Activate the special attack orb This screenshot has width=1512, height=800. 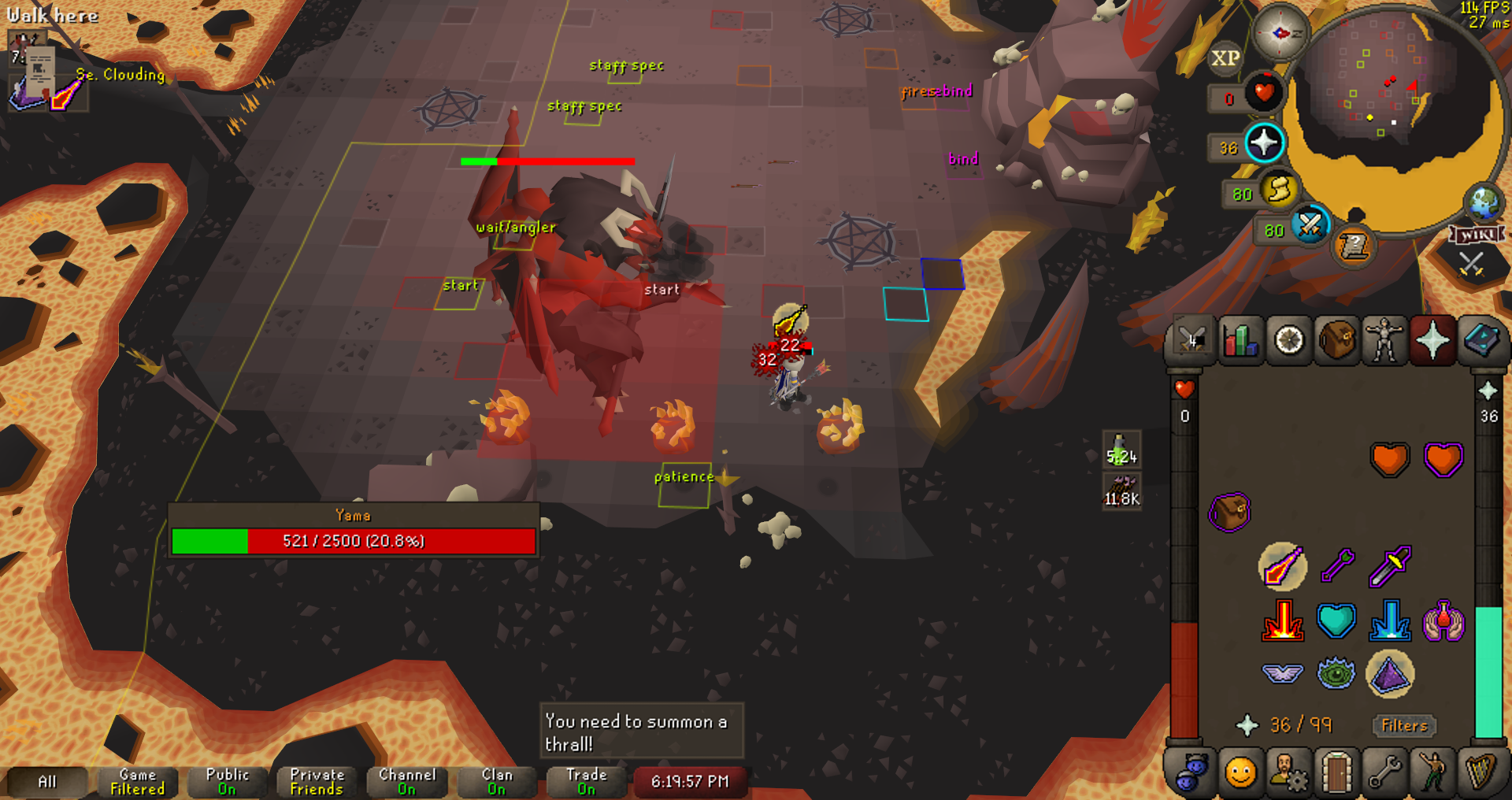click(1310, 227)
